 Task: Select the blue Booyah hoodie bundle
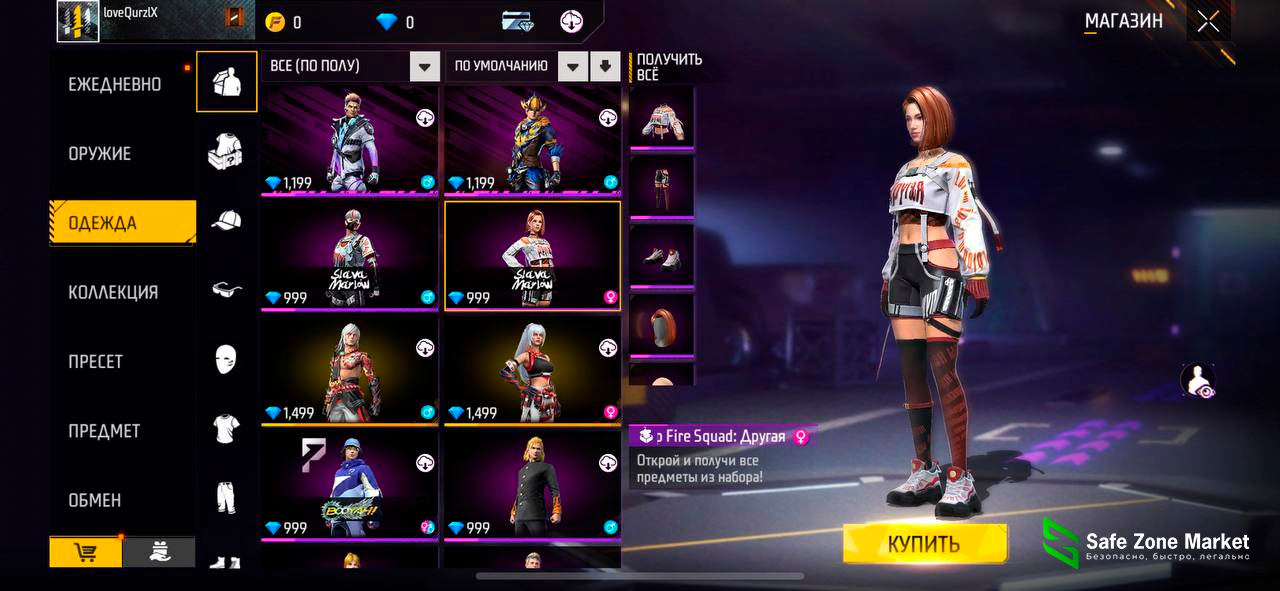[350, 486]
